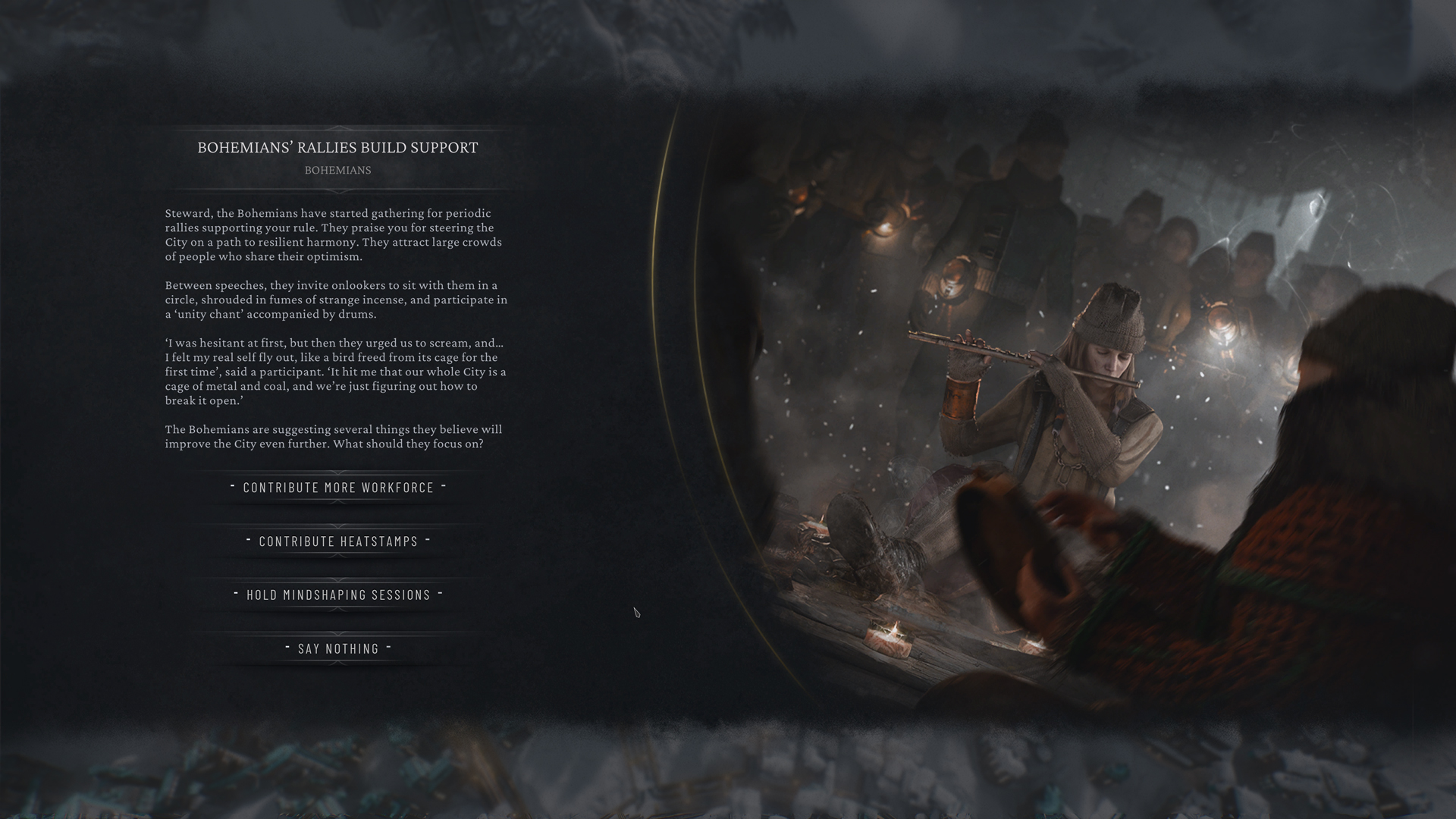Click the left dash ornament on Contribute More Workforce
1456x819 pixels.
click(232, 486)
